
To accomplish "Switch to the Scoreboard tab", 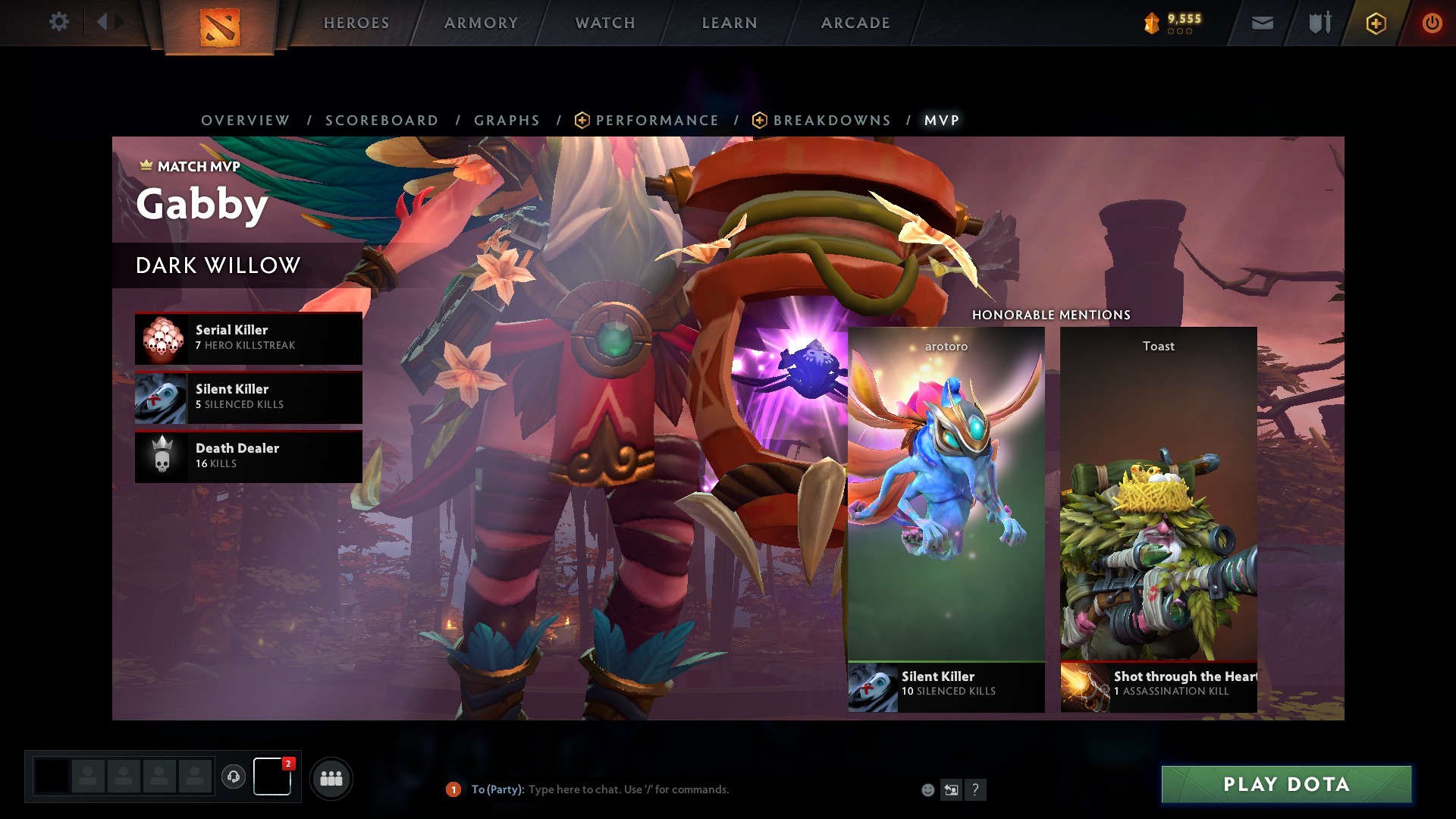I will (381, 120).
